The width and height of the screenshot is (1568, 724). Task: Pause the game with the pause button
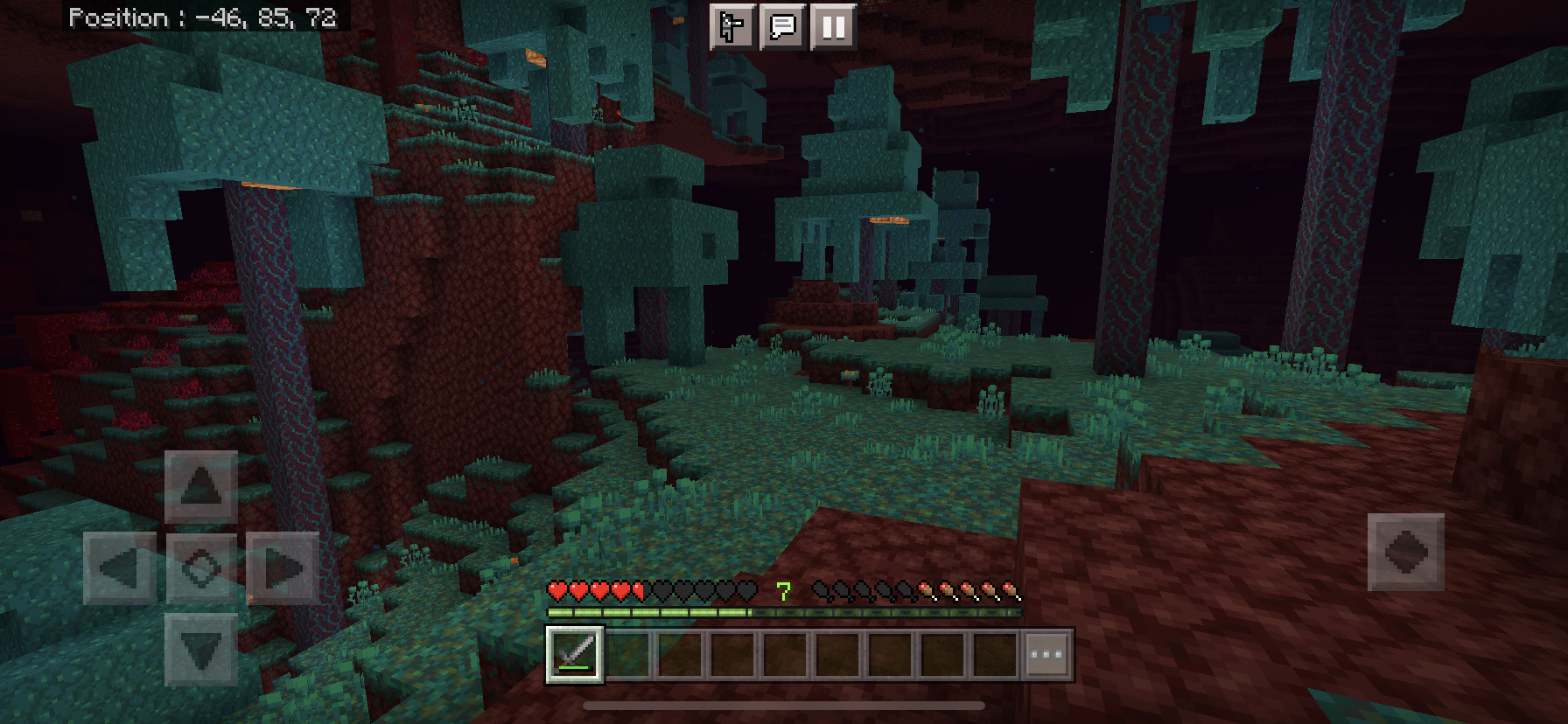click(833, 26)
